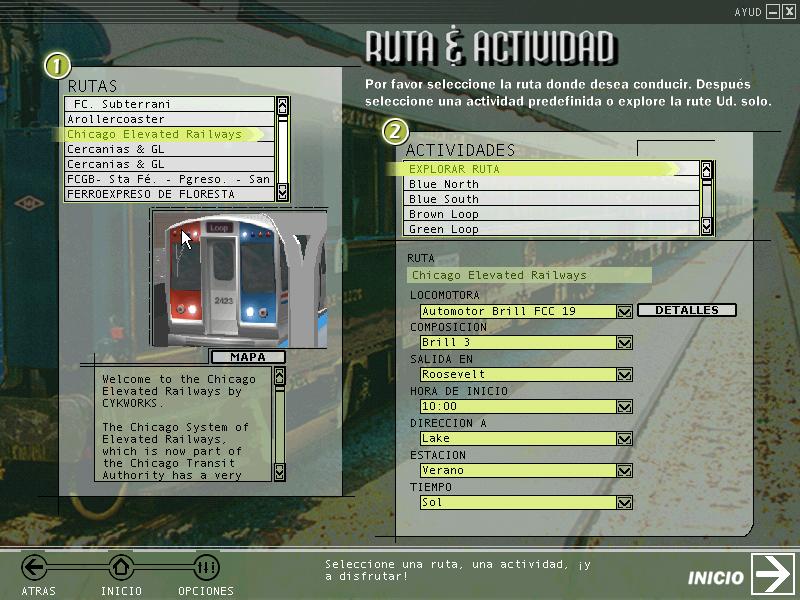The height and width of the screenshot is (600, 800).
Task: Open the Locomotora dropdown
Action: [x=625, y=312]
